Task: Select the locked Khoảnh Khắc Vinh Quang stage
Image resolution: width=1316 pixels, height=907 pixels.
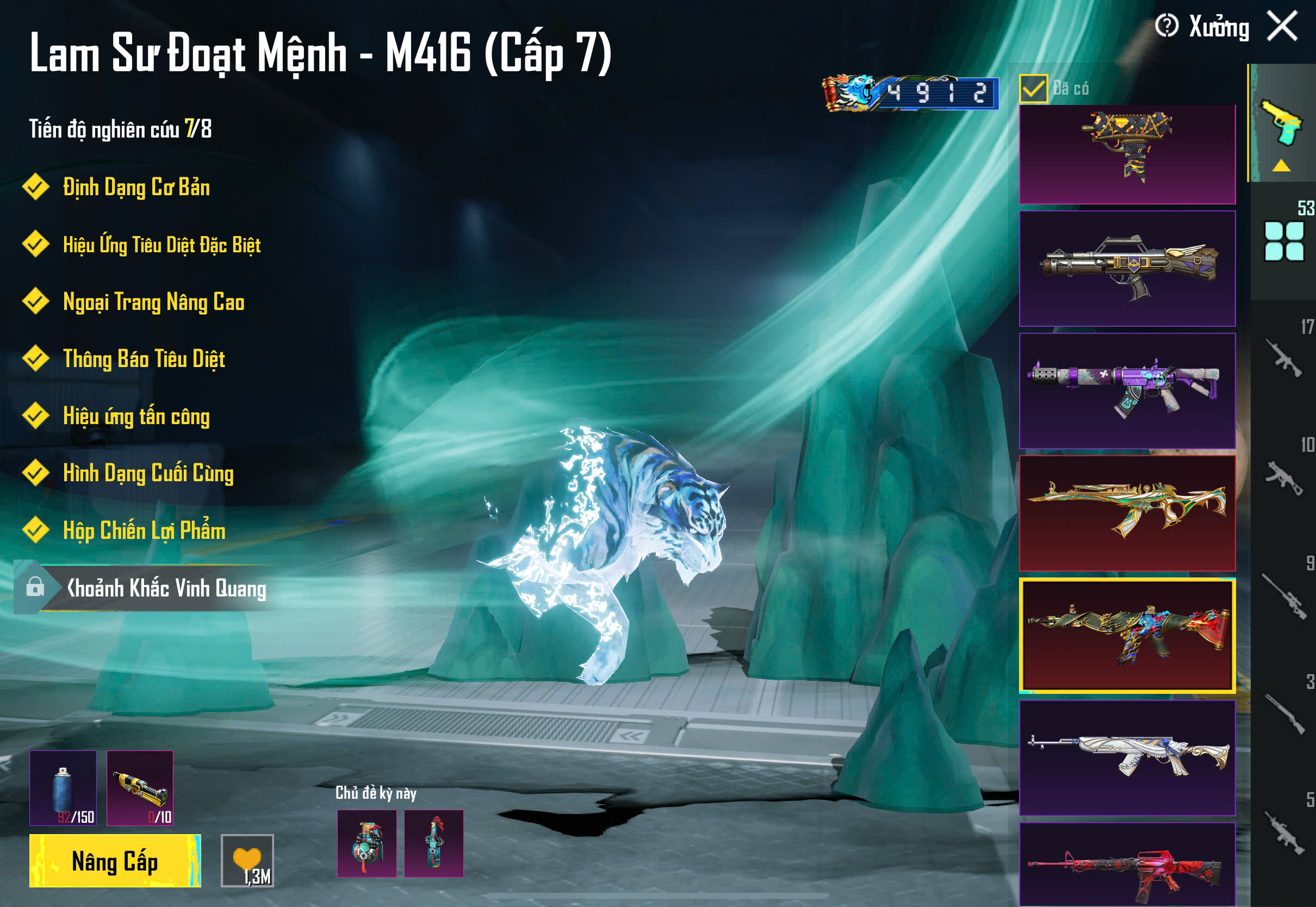Action: (165, 588)
